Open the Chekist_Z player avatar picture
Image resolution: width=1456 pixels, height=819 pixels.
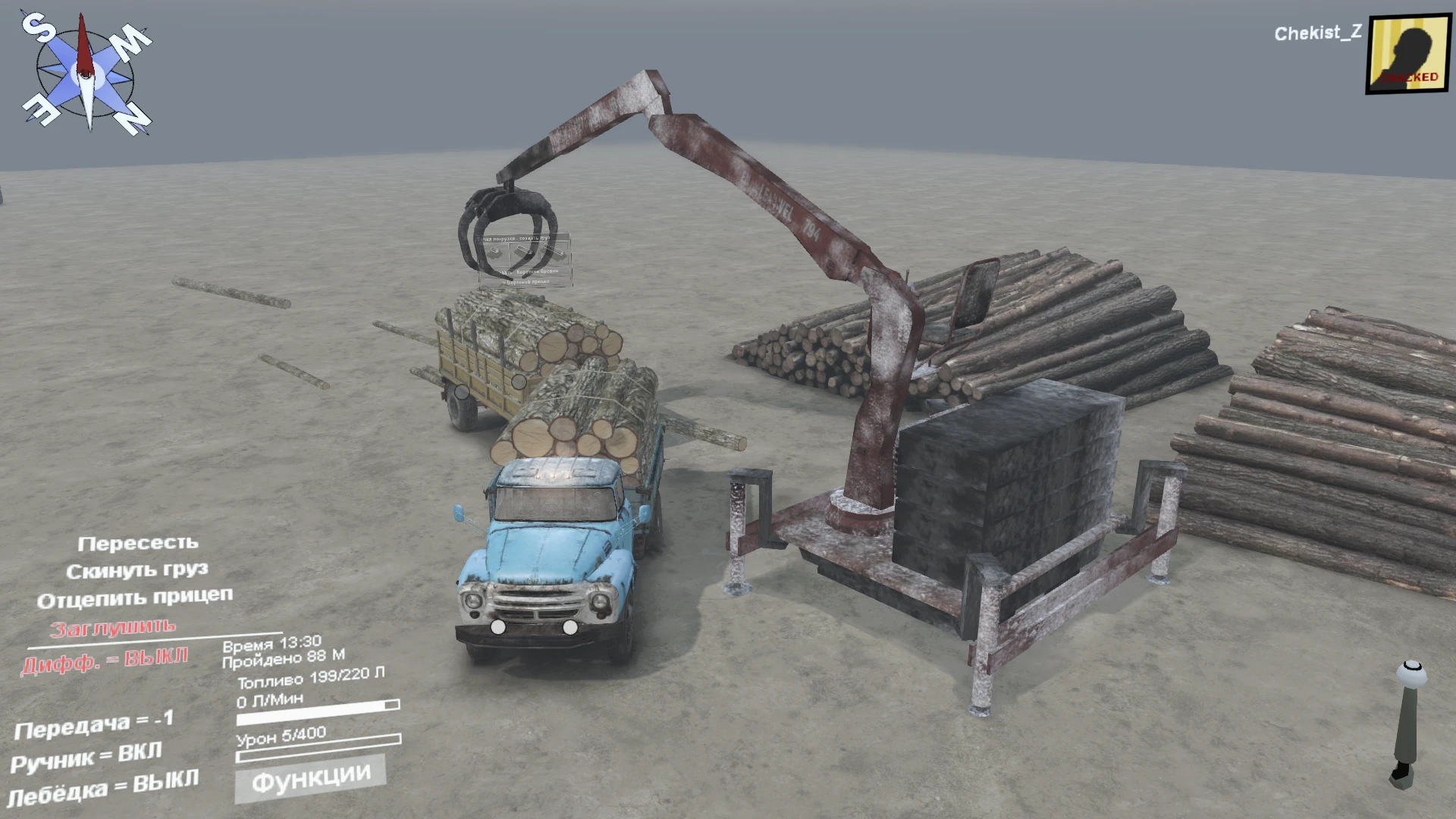1409,52
